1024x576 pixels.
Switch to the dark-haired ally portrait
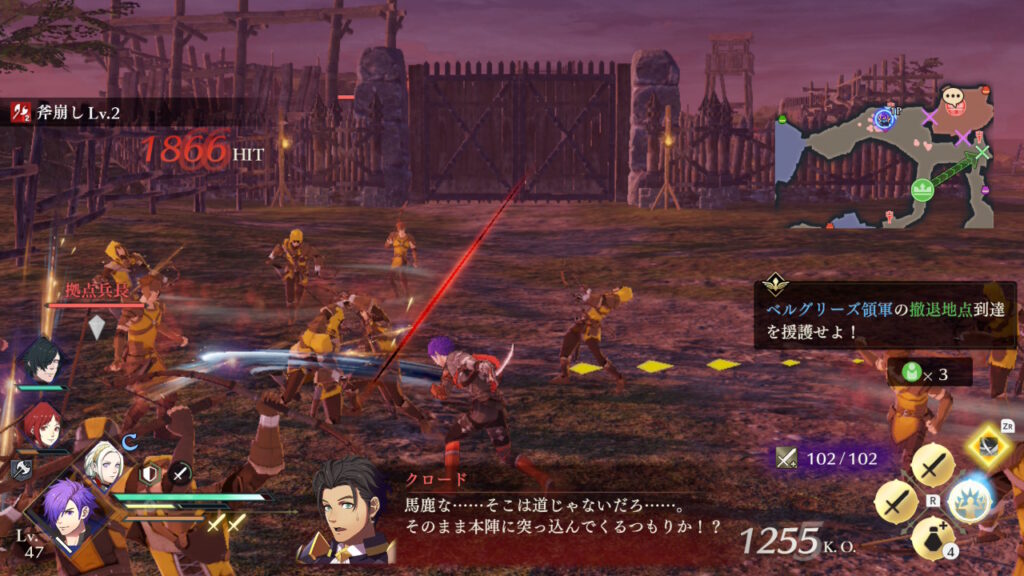[x=40, y=361]
